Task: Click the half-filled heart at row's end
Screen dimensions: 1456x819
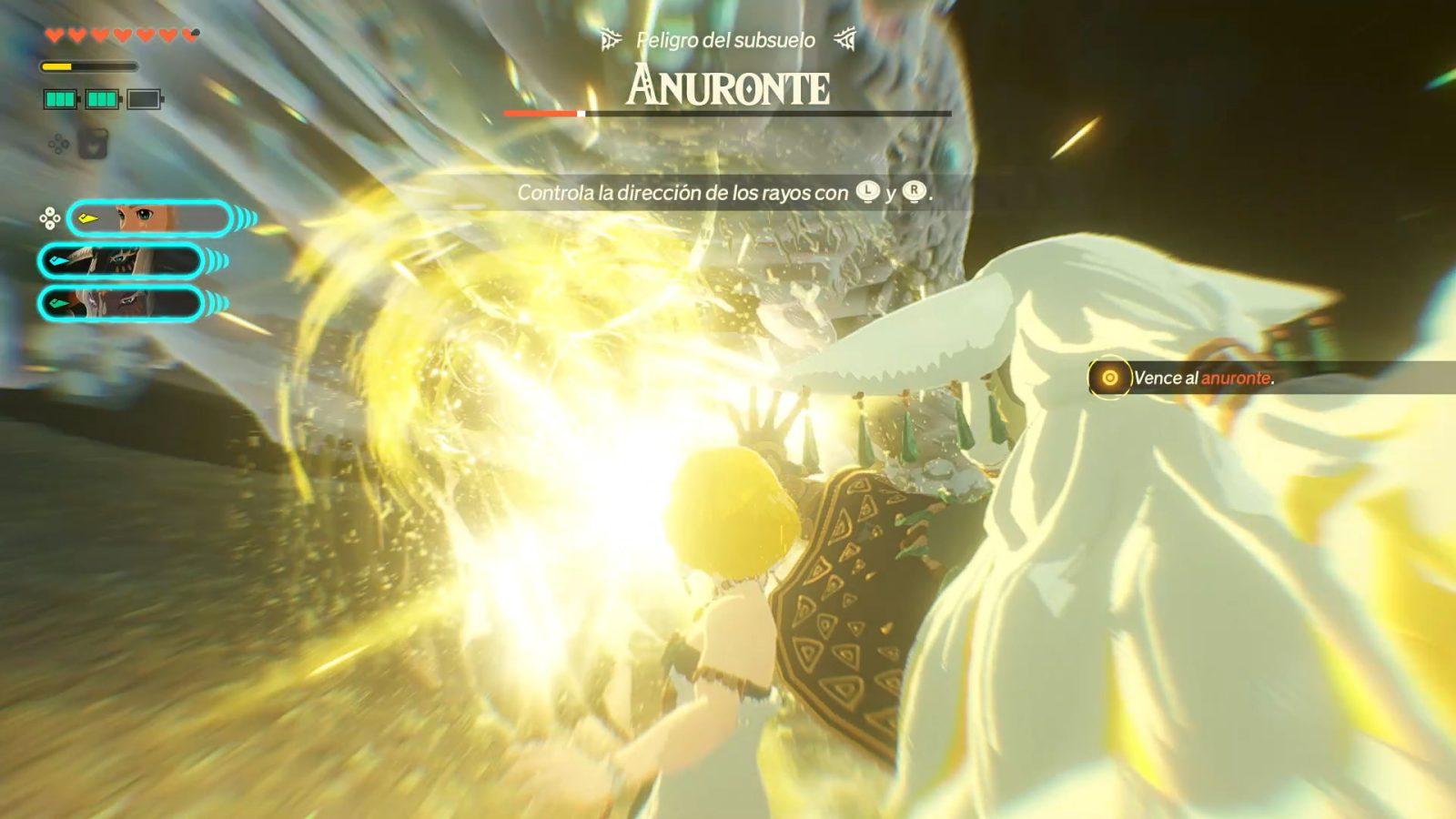Action: [188, 34]
